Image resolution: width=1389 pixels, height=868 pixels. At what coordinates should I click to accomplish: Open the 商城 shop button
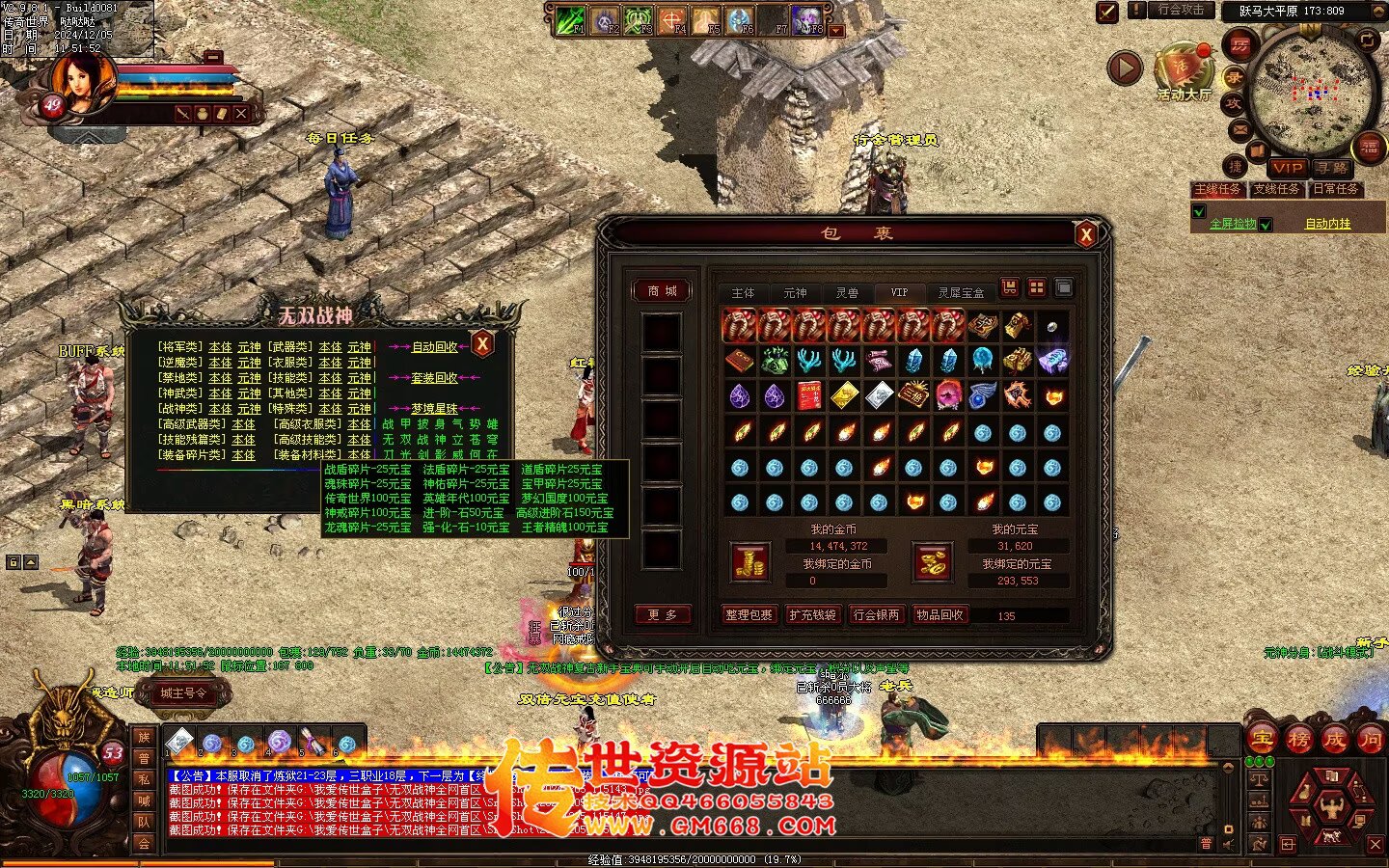click(x=662, y=290)
